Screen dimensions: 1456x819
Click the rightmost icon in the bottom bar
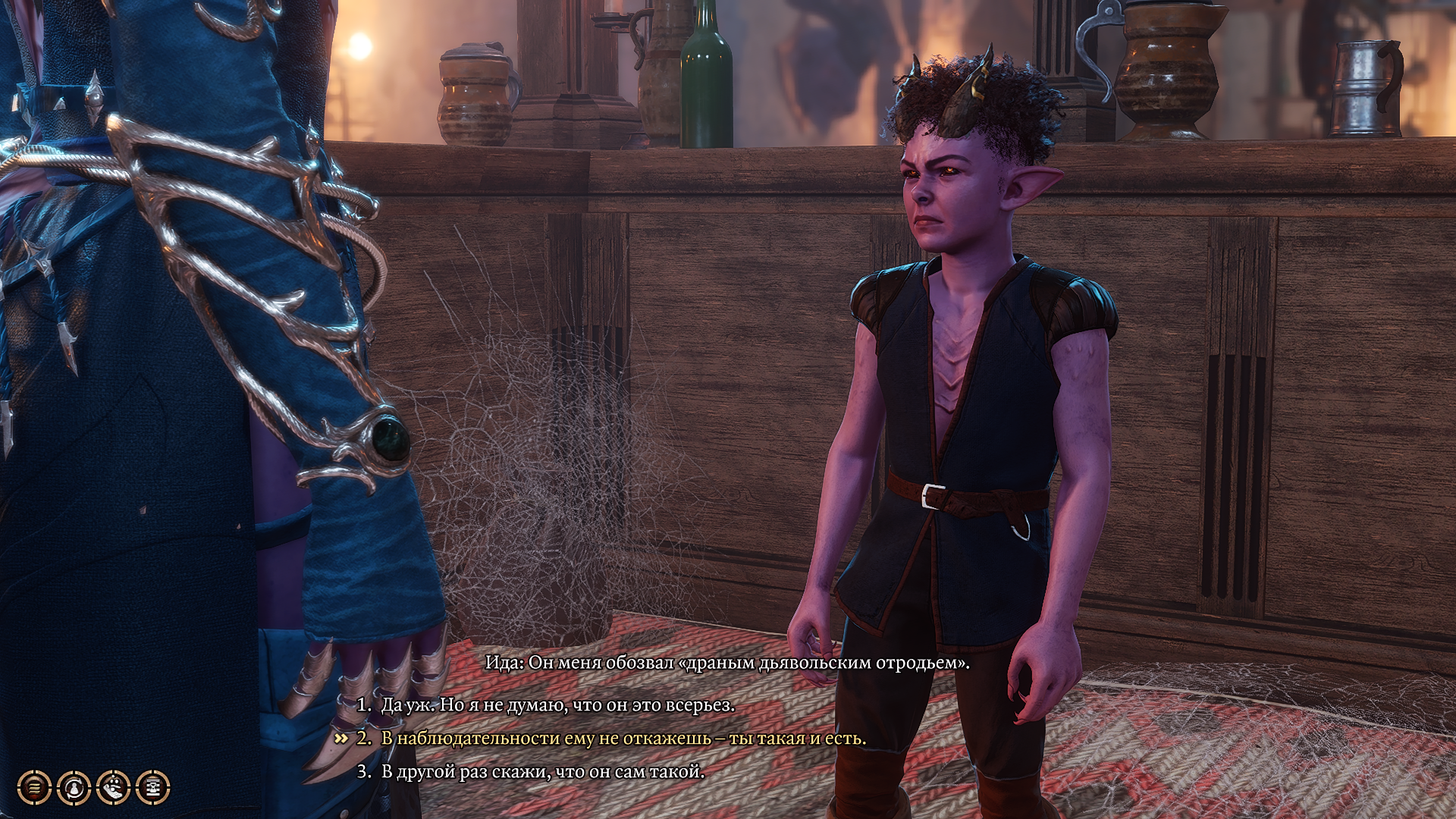coord(153,789)
